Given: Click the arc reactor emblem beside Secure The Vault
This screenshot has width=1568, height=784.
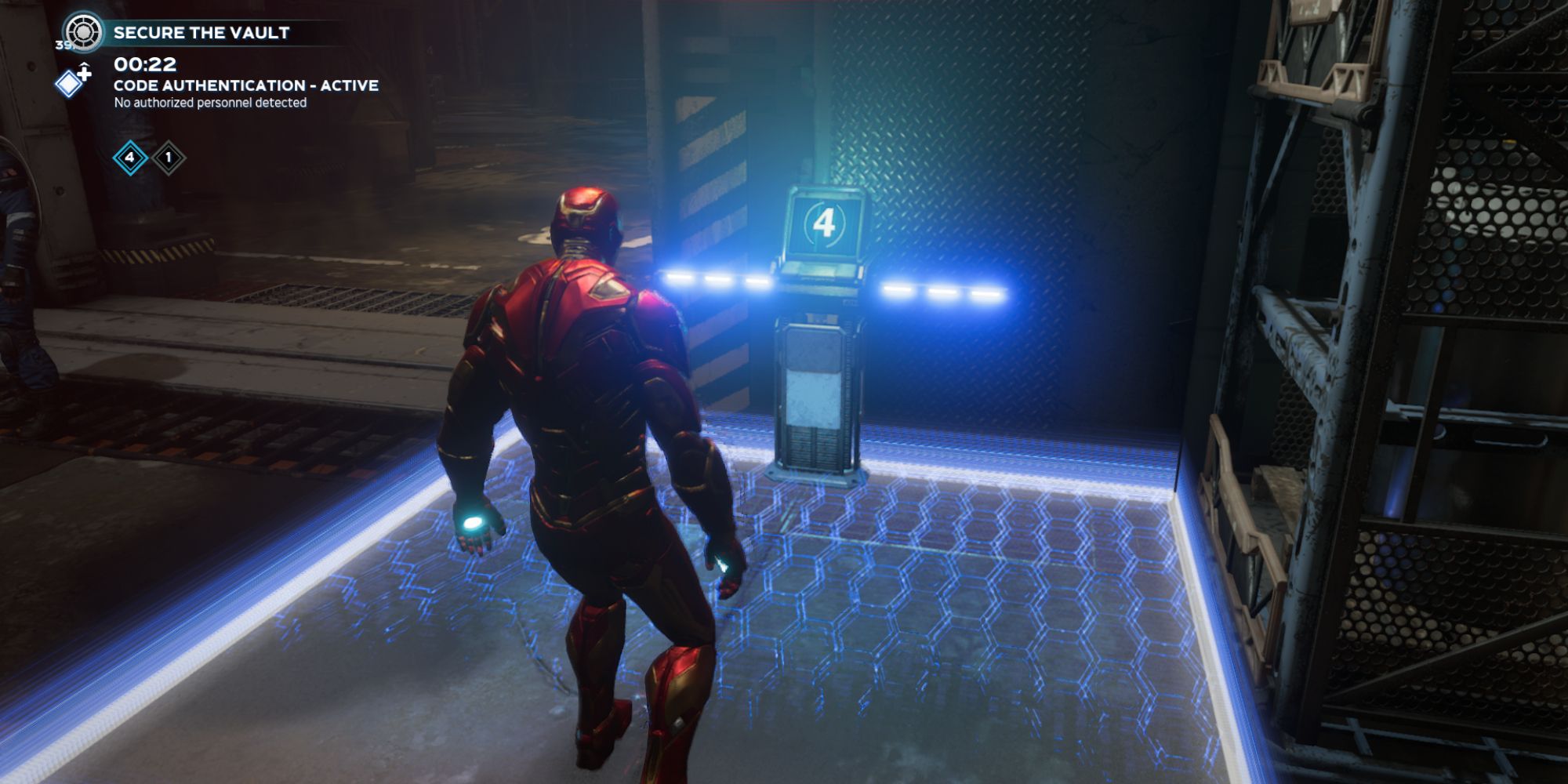Looking at the screenshot, I should pyautogui.click(x=82, y=31).
